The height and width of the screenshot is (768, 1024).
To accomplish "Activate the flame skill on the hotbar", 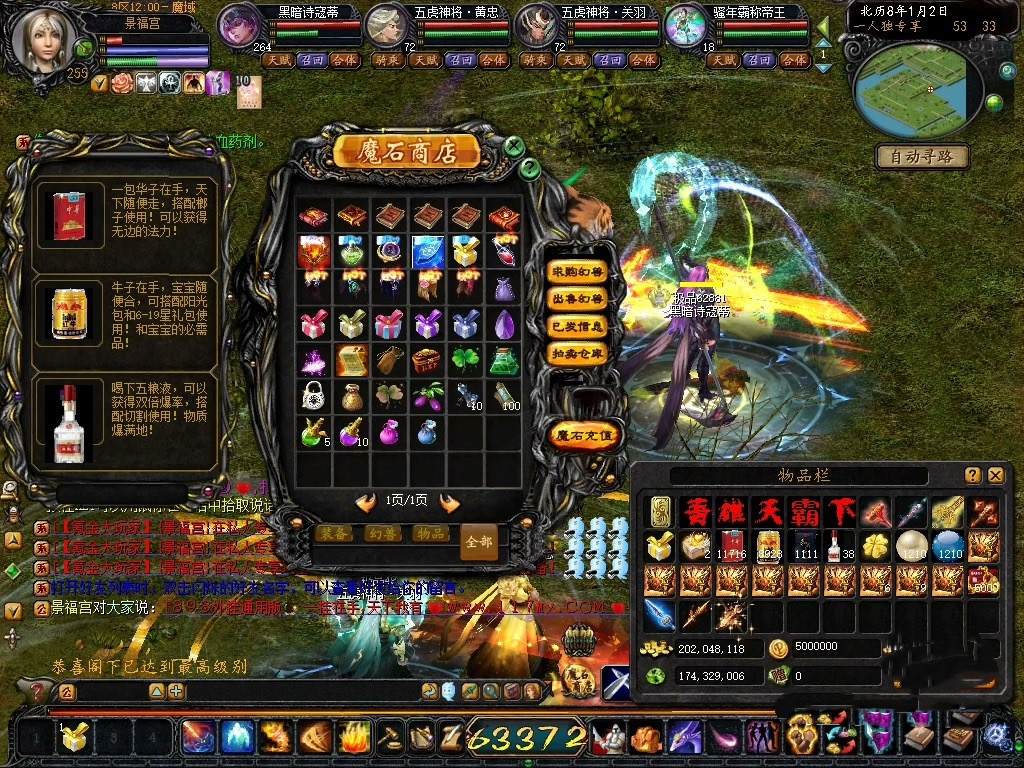I will (x=353, y=738).
